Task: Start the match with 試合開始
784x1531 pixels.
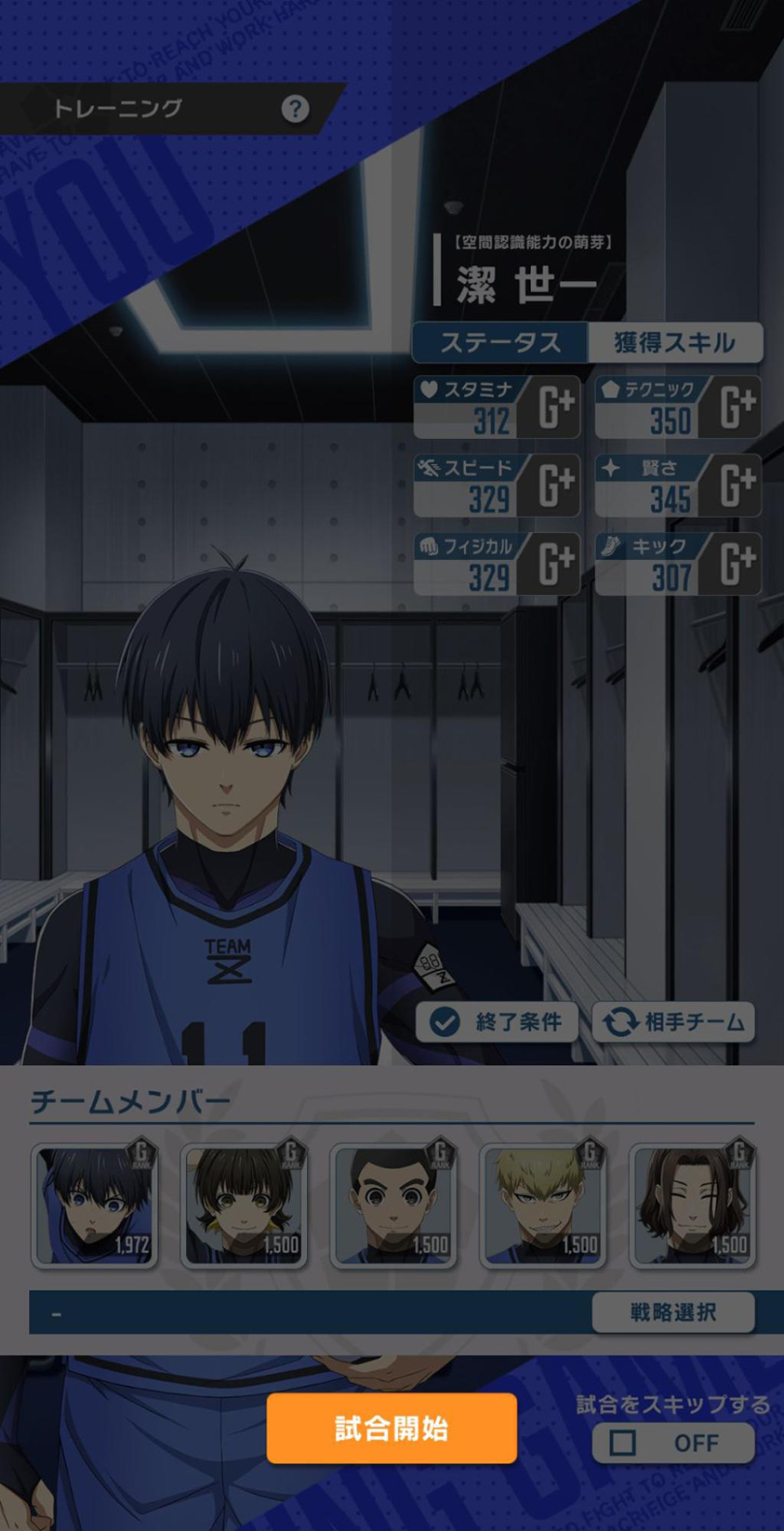Action: pos(392,1428)
